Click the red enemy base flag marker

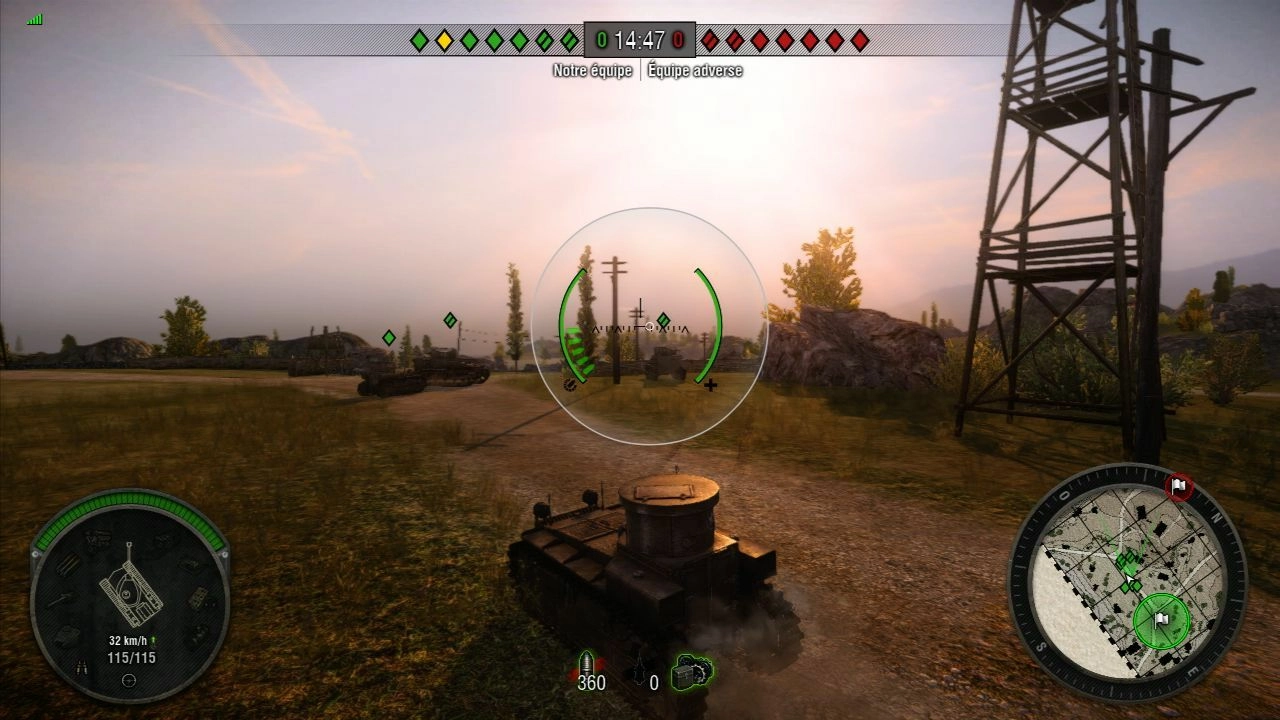(1179, 487)
